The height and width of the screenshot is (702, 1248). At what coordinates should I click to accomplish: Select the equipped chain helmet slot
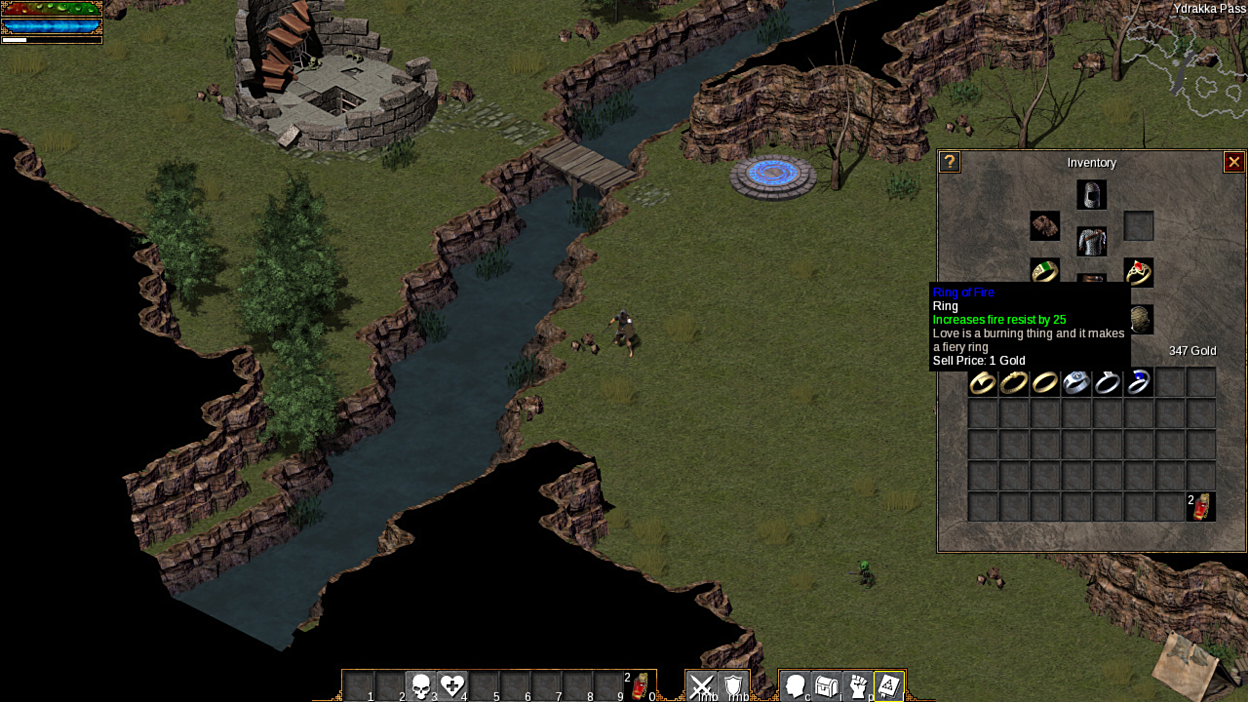[x=1091, y=194]
